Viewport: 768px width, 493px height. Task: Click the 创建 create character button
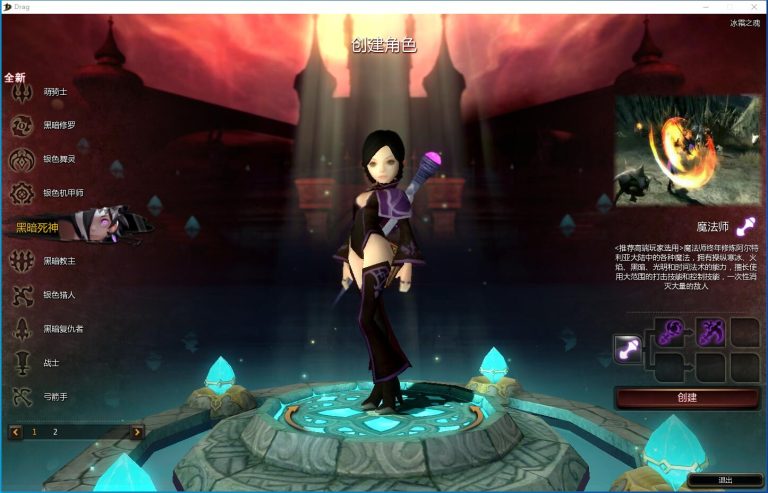click(687, 397)
